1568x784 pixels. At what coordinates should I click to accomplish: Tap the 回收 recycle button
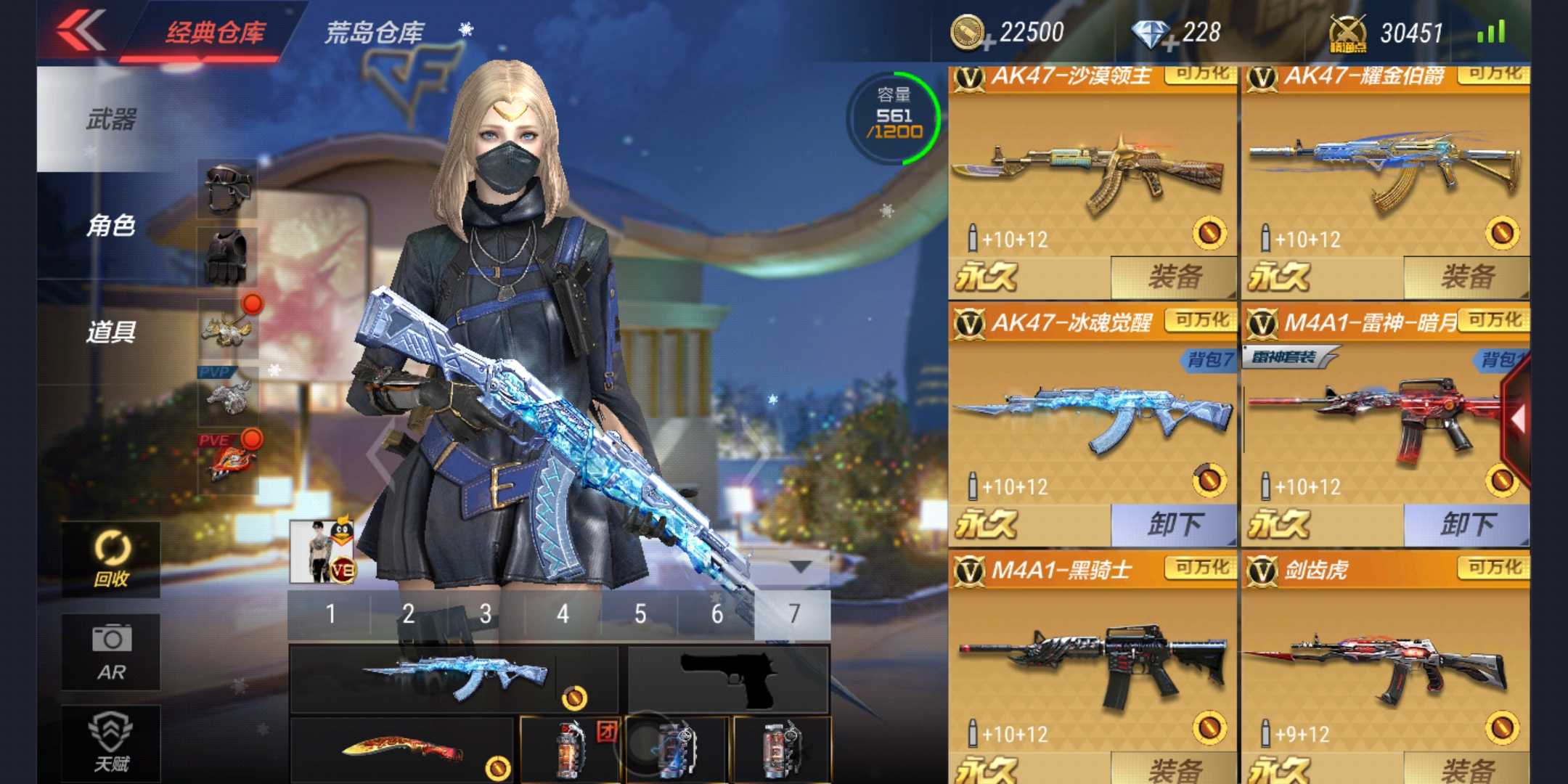pyautogui.click(x=111, y=559)
